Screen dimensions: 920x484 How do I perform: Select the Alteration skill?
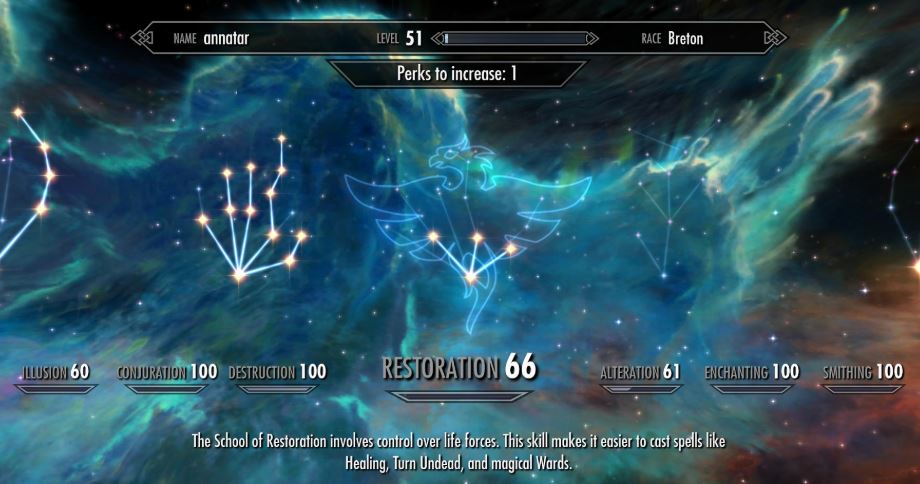[x=640, y=373]
